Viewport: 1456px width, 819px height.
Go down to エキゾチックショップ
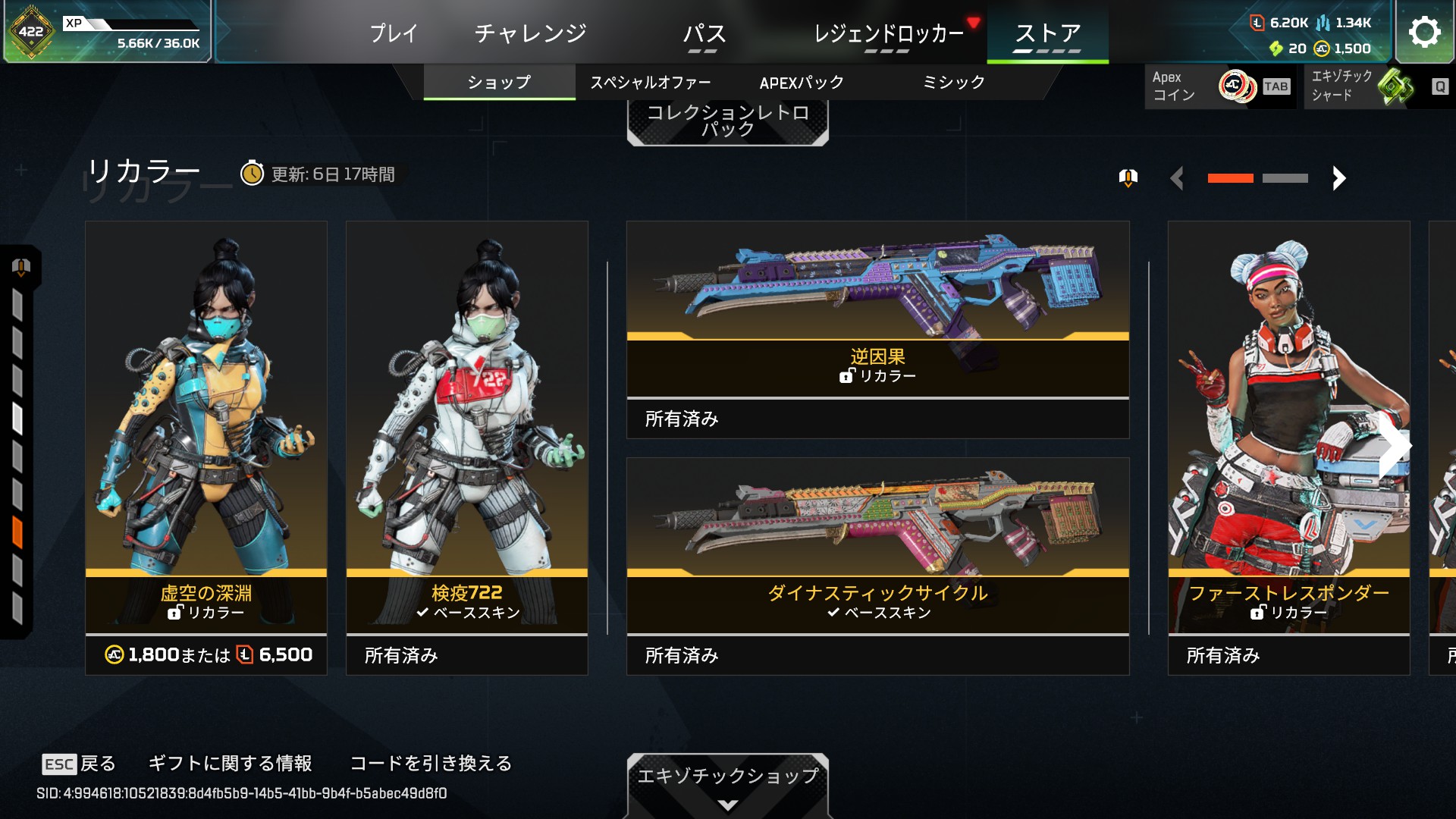coord(727,783)
